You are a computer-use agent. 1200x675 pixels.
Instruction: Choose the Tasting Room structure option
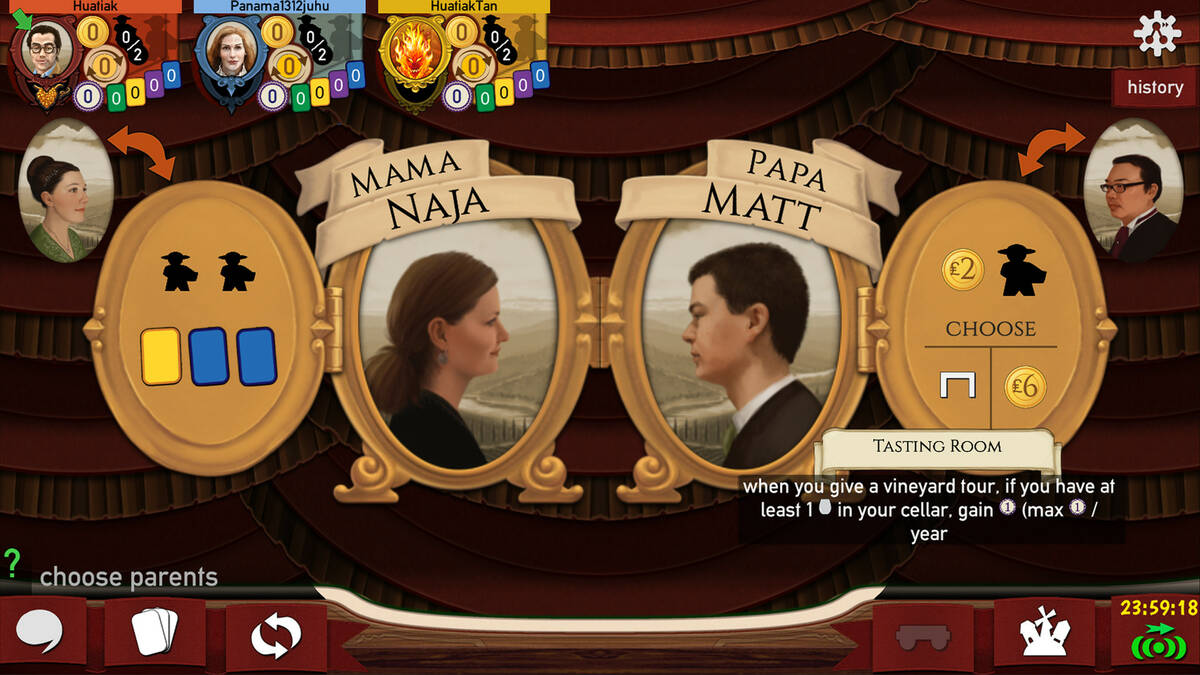(x=955, y=384)
